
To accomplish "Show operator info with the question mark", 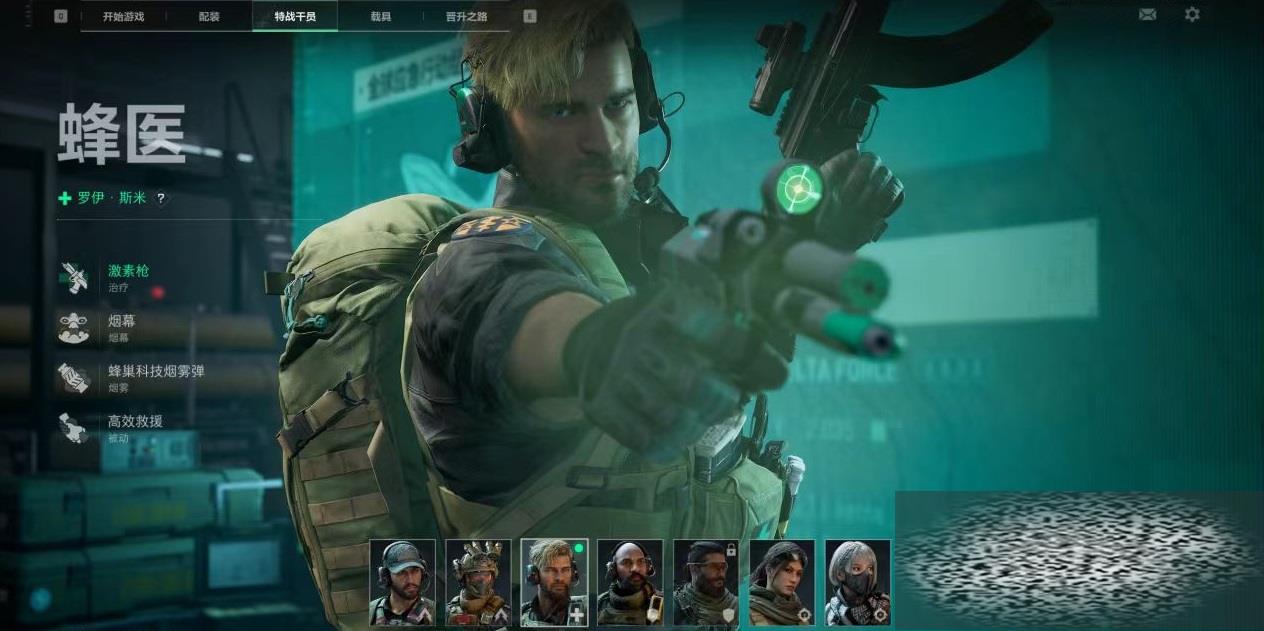I will click(x=161, y=198).
